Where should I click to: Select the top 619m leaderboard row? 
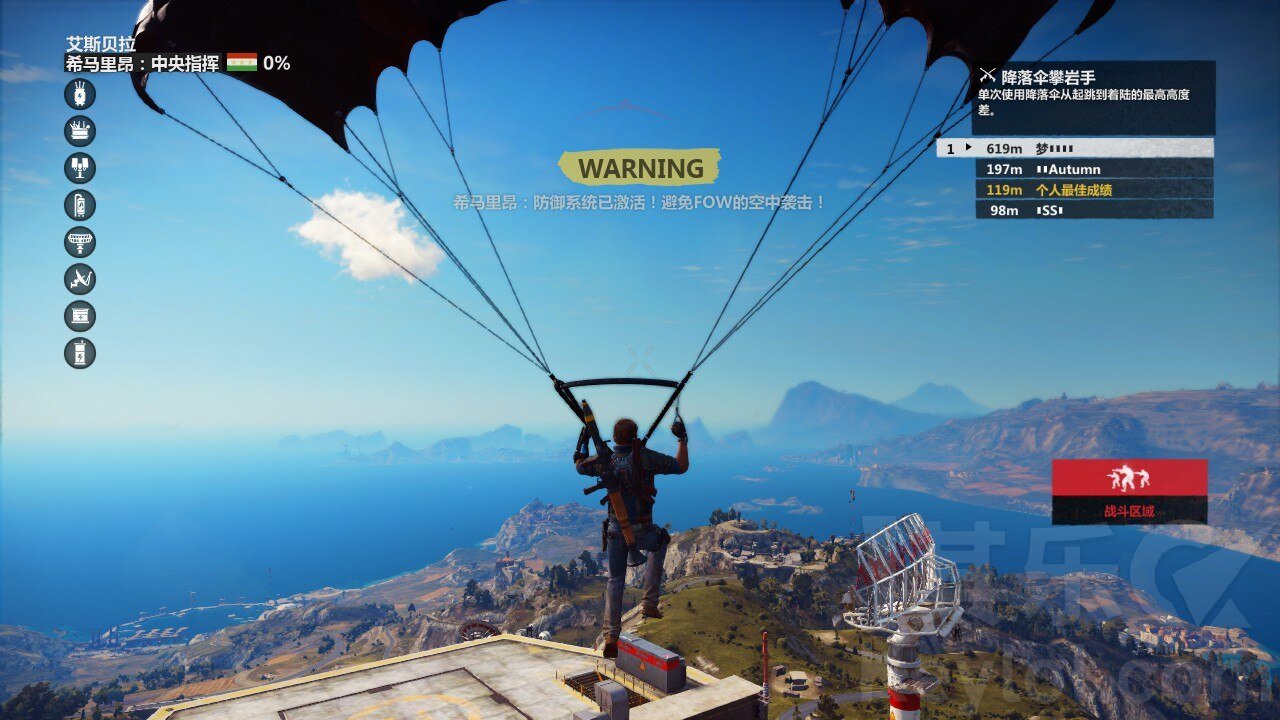tap(1075, 148)
